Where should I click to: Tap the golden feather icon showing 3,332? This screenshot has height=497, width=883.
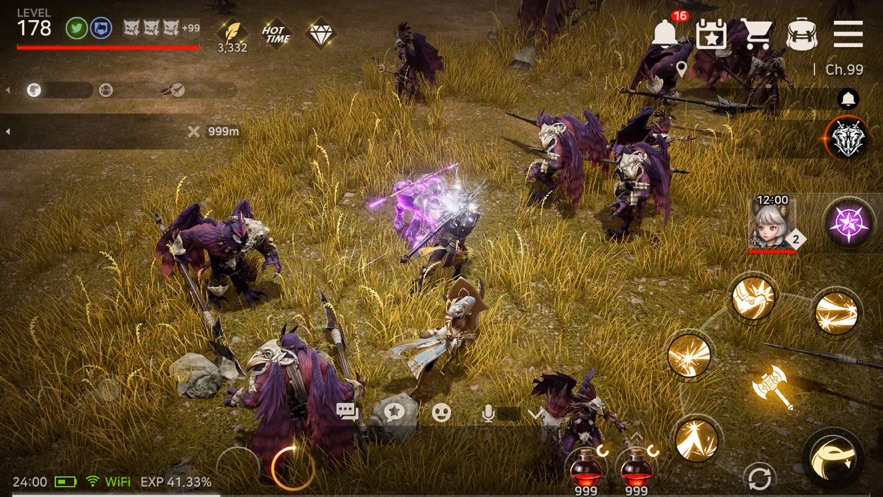(x=232, y=33)
